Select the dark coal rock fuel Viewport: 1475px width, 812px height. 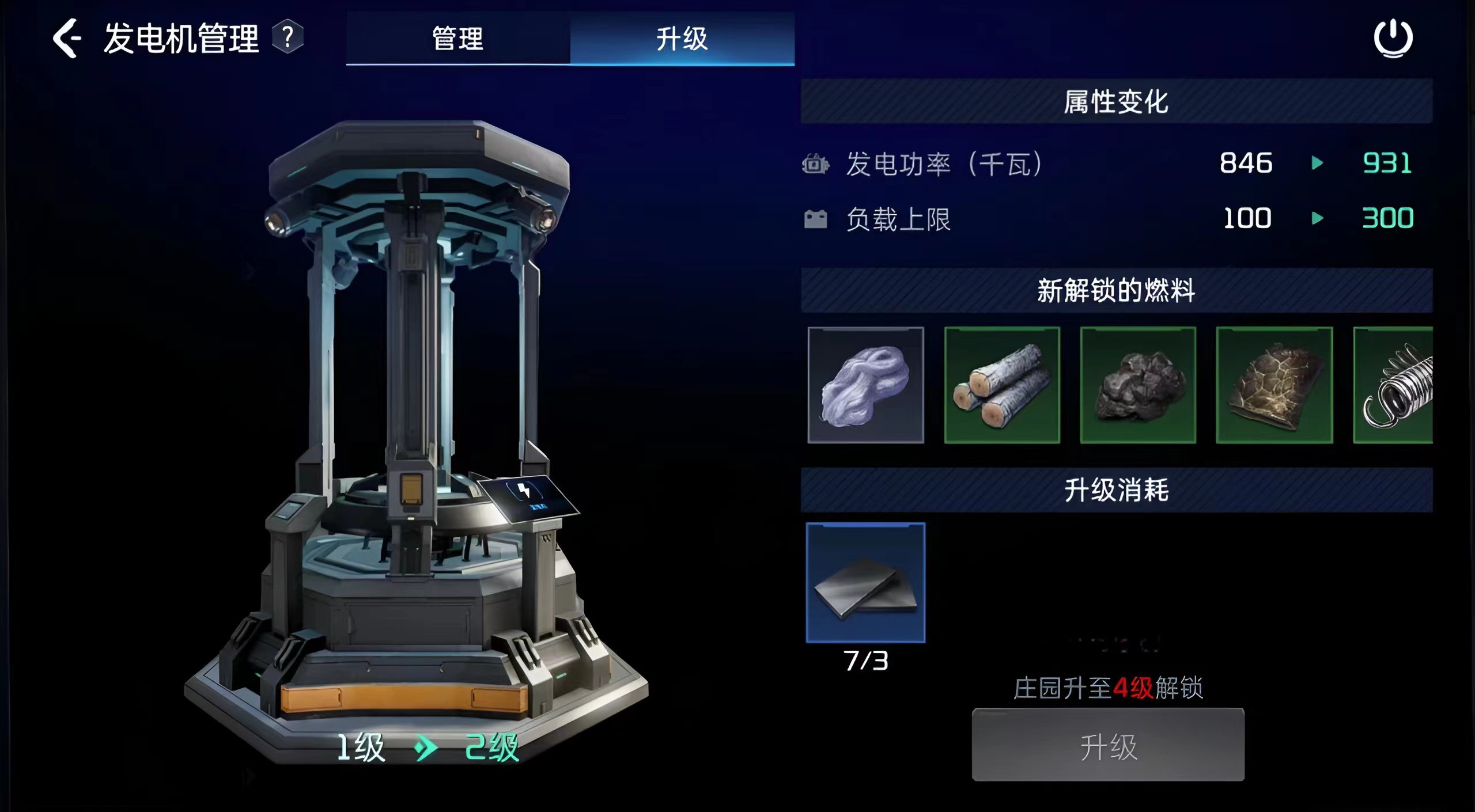1138,385
